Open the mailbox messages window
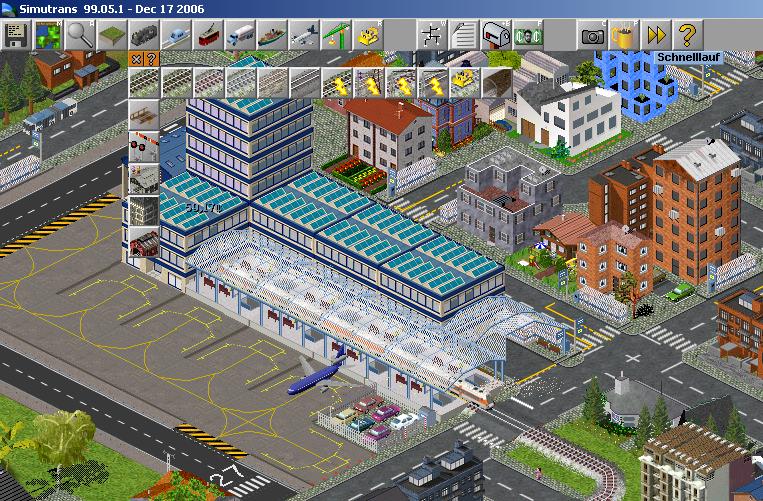Viewport: 763px width, 501px height. point(496,34)
